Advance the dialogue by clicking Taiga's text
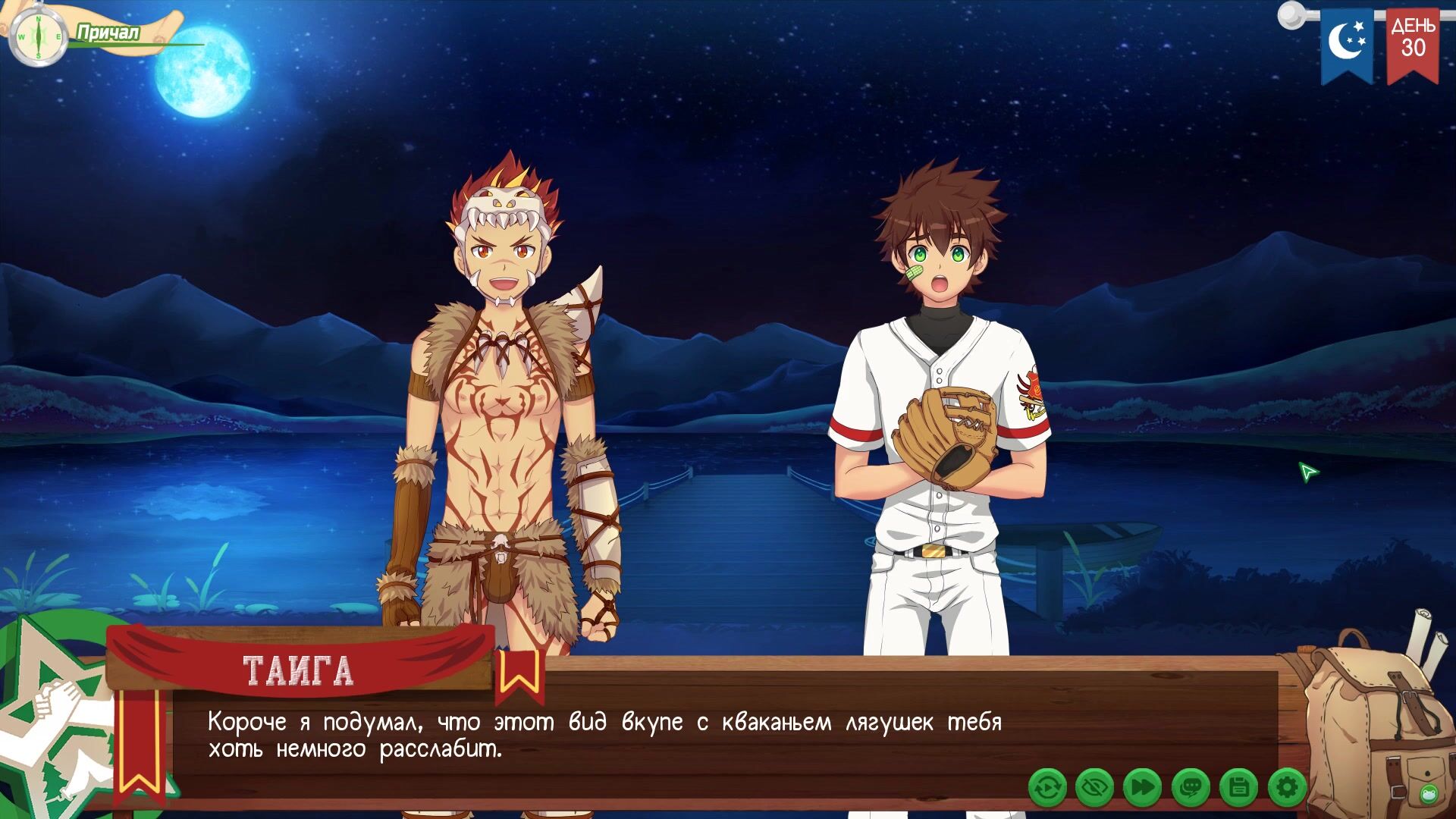Screen dimensions: 1456x819 [x=604, y=736]
